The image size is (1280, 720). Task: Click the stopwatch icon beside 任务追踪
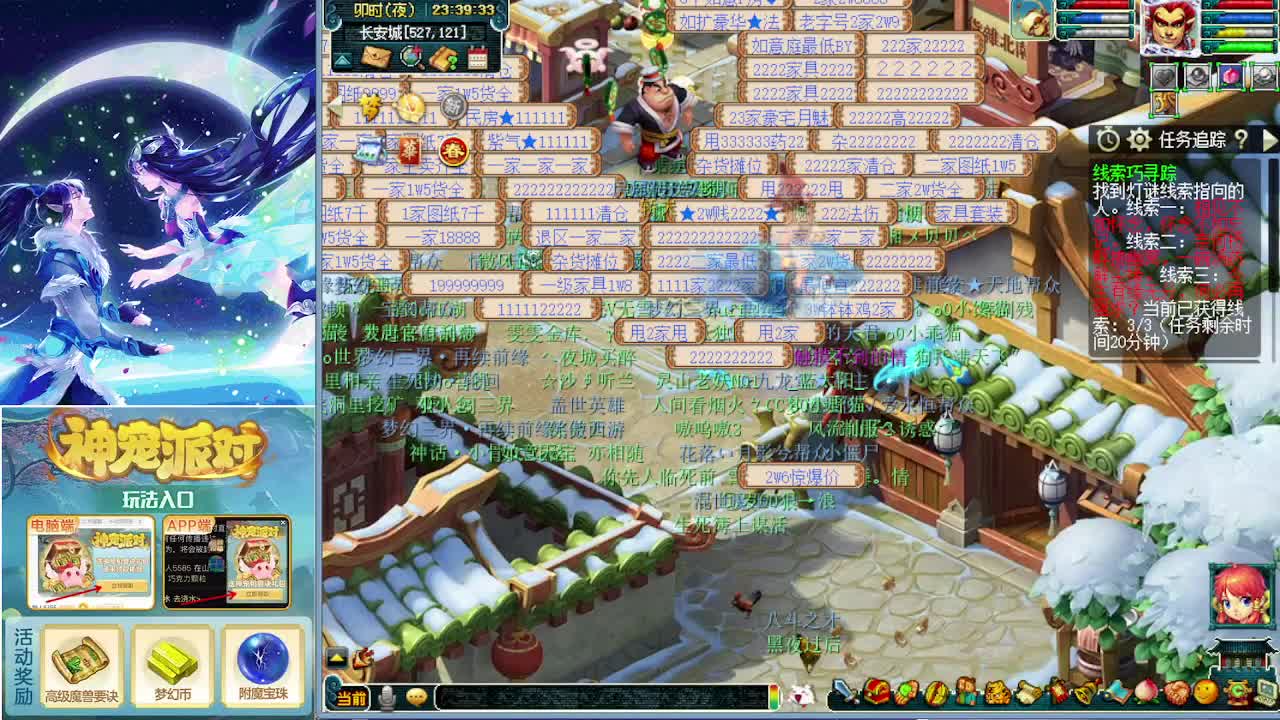1108,139
